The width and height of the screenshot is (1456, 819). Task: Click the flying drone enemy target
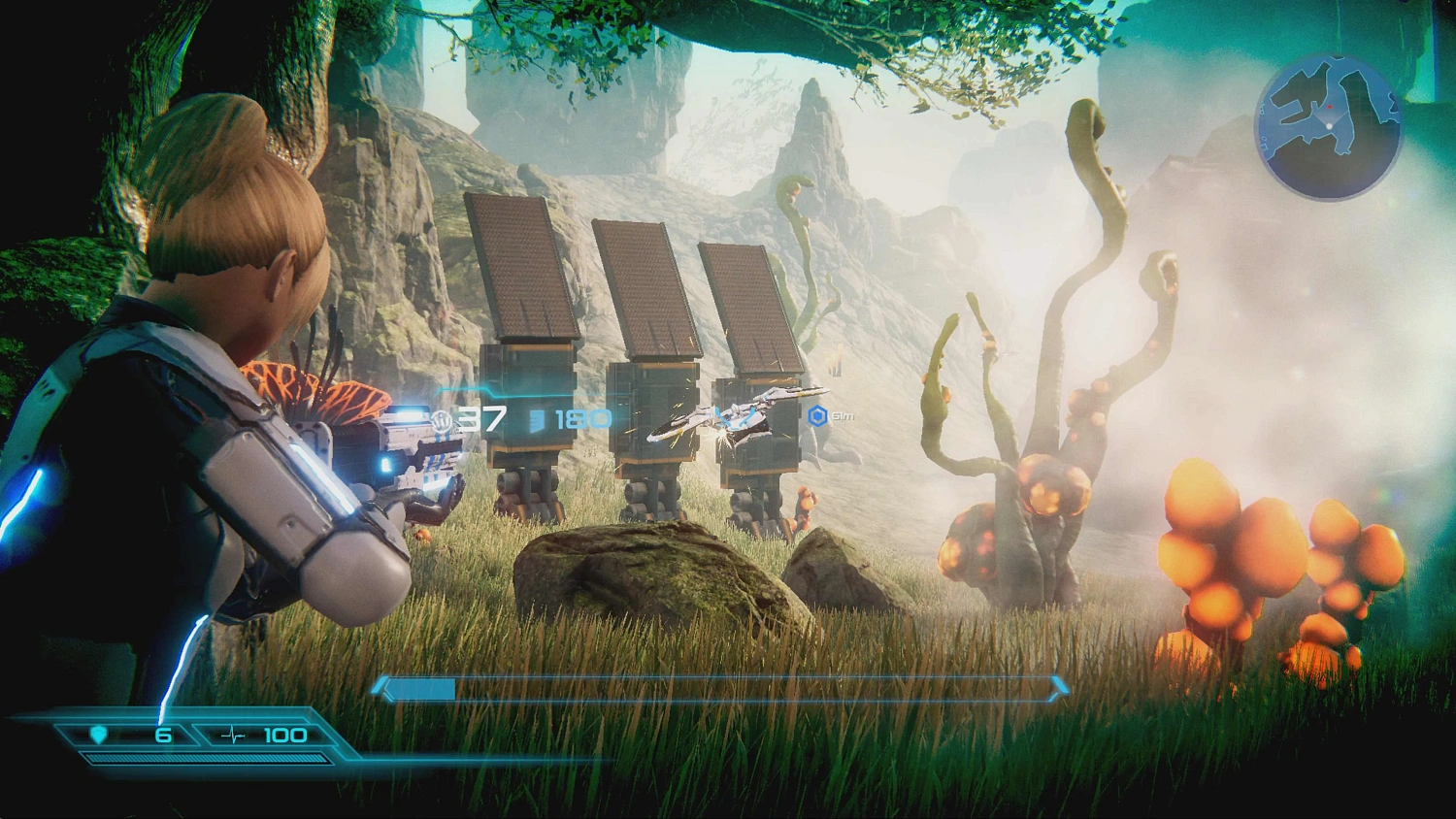[738, 413]
